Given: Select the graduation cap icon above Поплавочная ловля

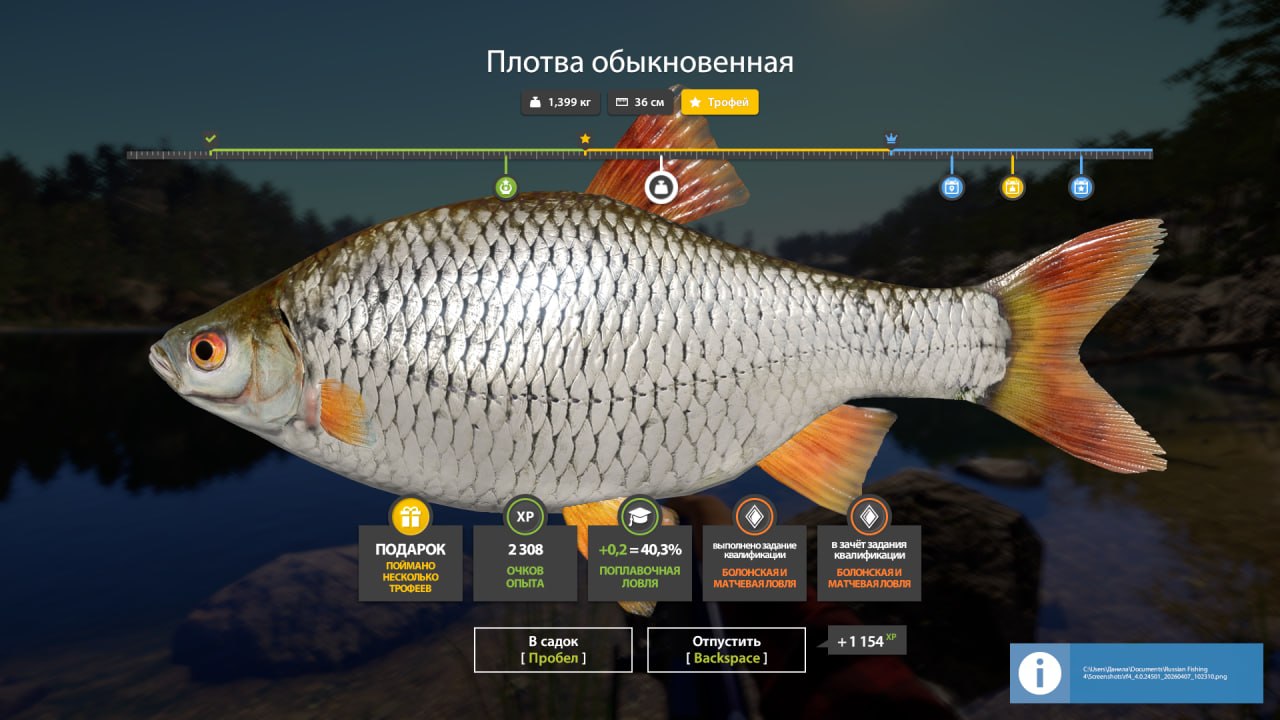Looking at the screenshot, I should [639, 517].
